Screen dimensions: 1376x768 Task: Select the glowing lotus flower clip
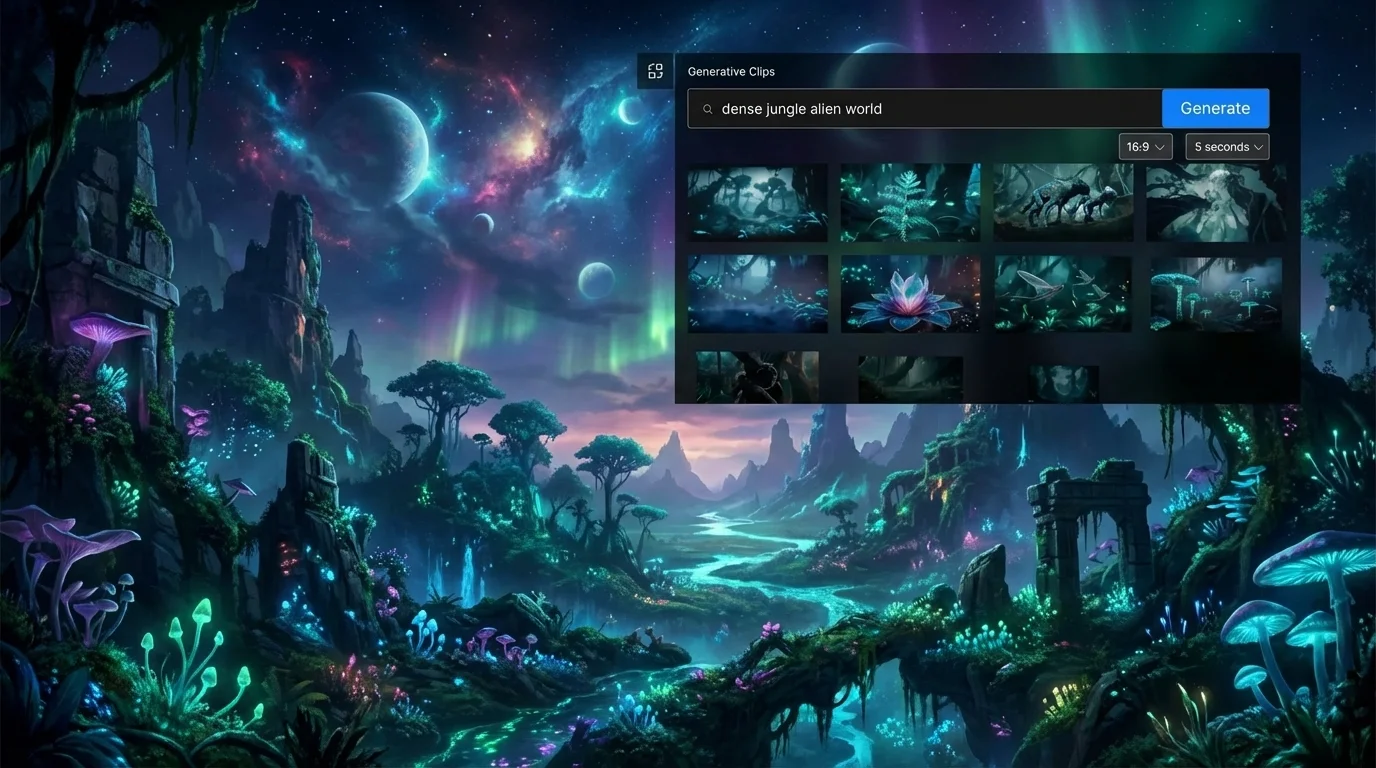(910, 293)
